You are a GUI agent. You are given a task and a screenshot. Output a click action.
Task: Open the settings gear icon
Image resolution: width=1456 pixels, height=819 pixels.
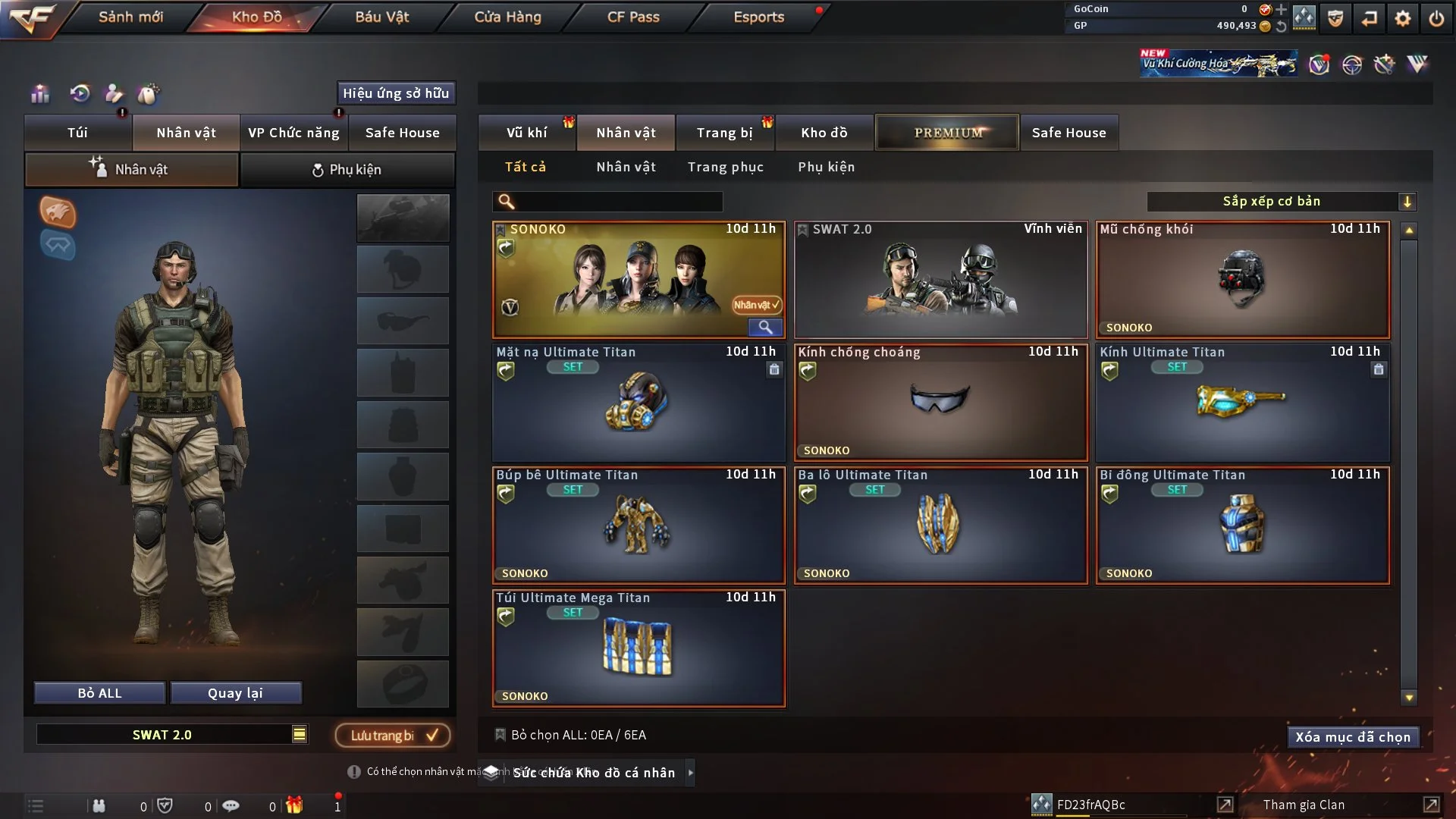pyautogui.click(x=1403, y=18)
